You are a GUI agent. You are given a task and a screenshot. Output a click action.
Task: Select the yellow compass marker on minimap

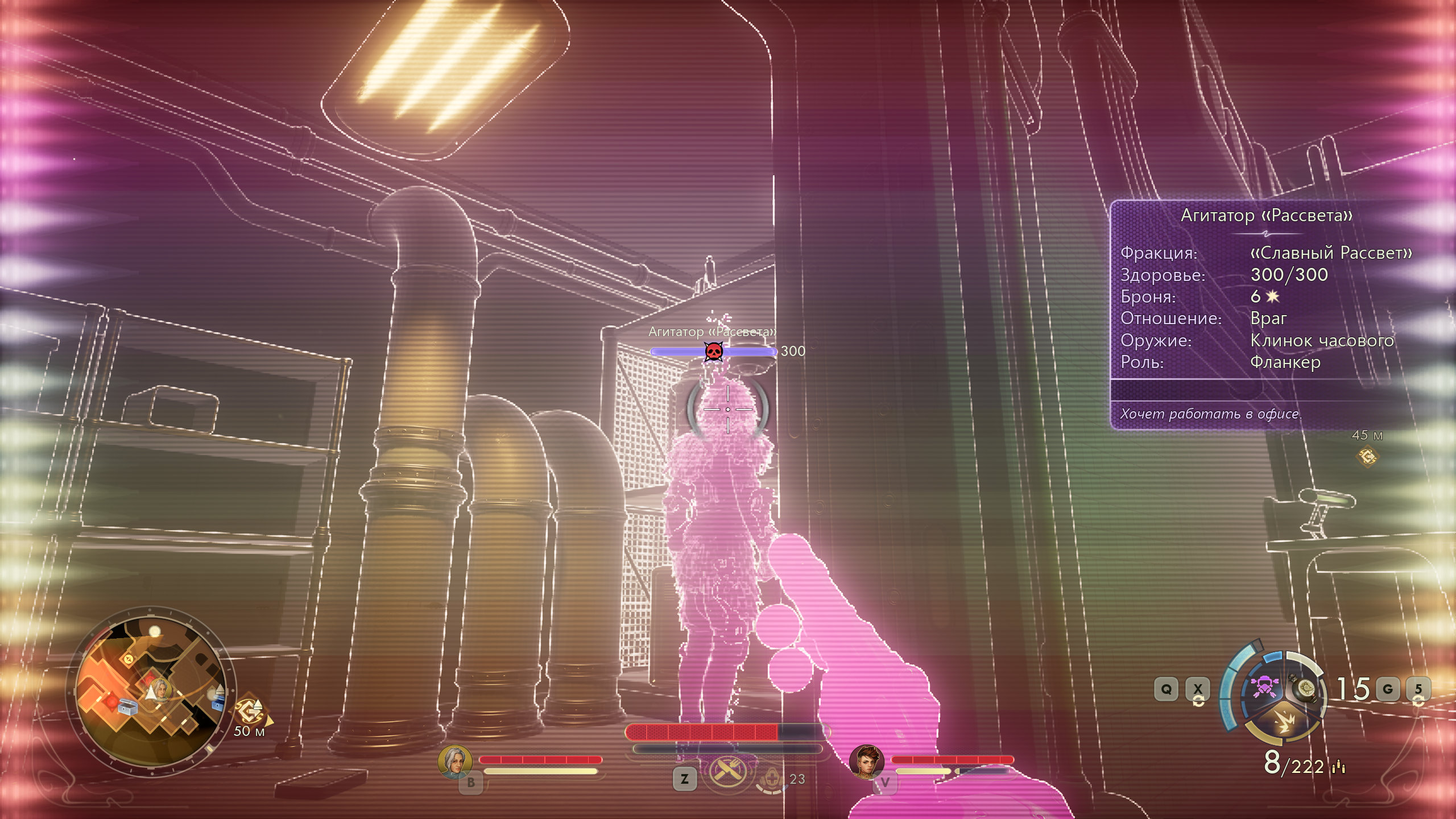(x=129, y=659)
